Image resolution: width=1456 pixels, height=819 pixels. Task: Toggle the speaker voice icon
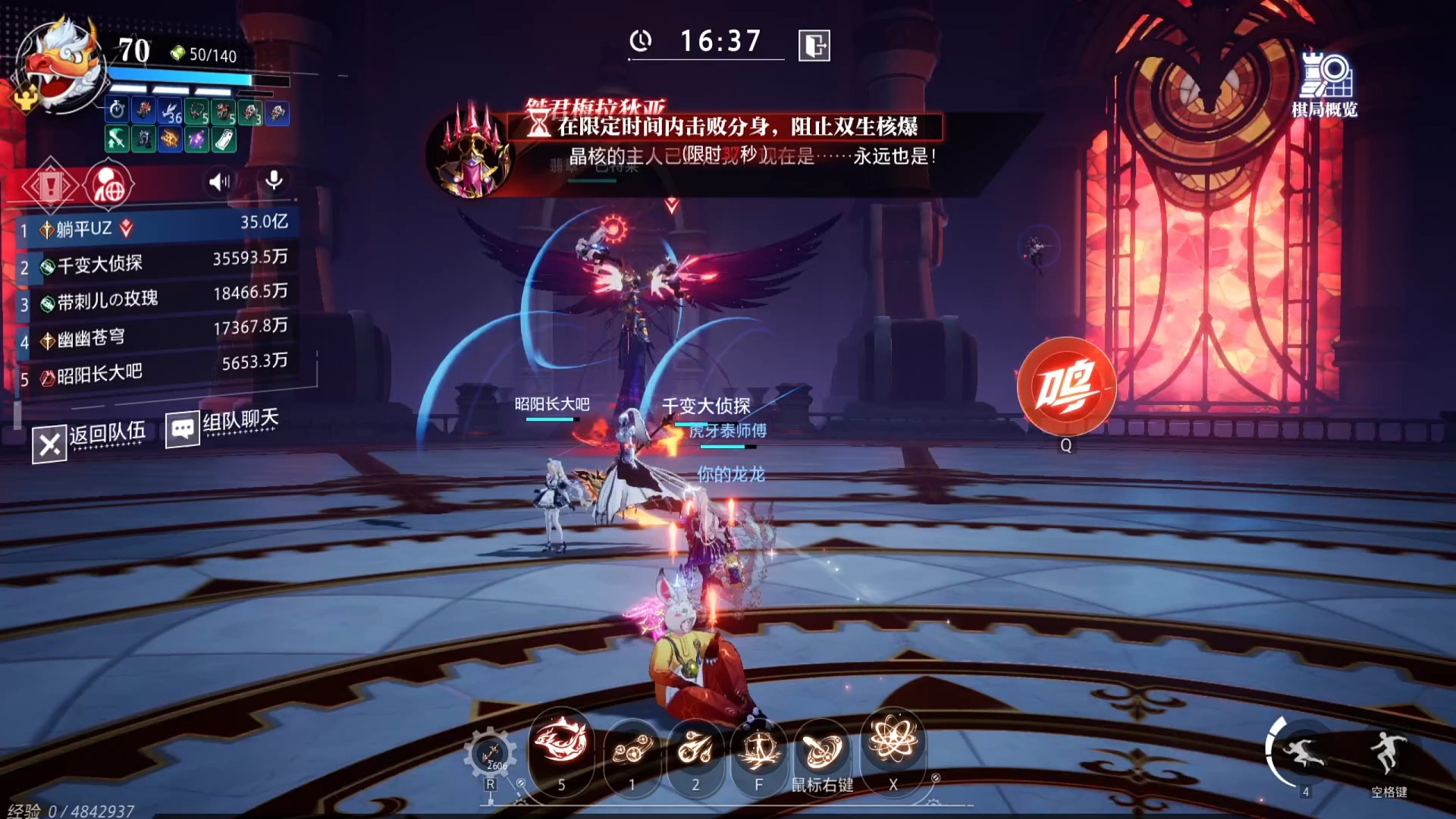(219, 181)
